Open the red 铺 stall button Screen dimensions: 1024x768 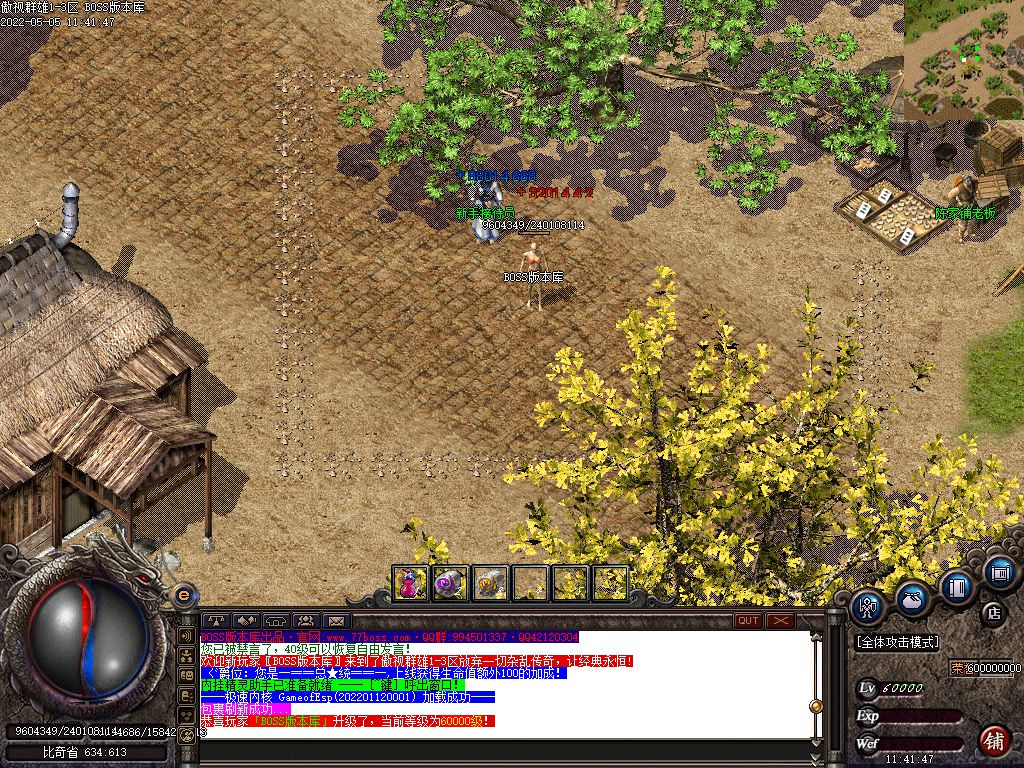click(x=993, y=741)
